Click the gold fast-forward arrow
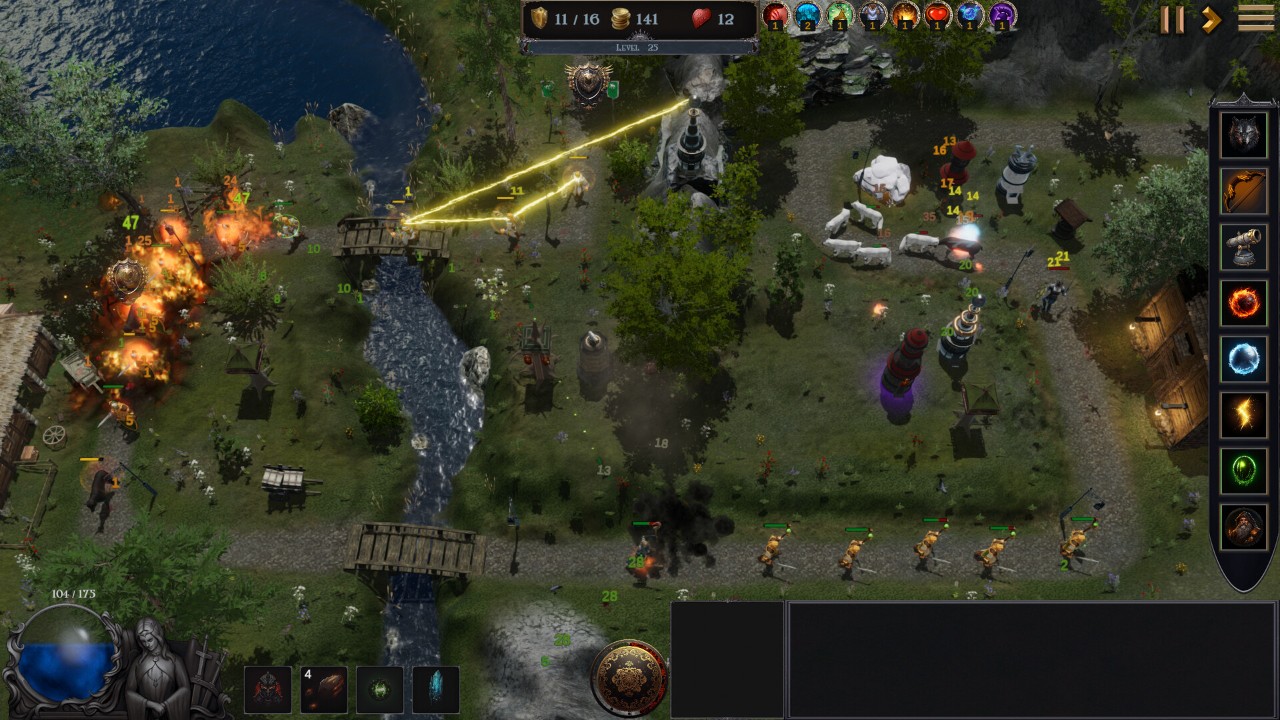The image size is (1280, 720). point(1211,19)
